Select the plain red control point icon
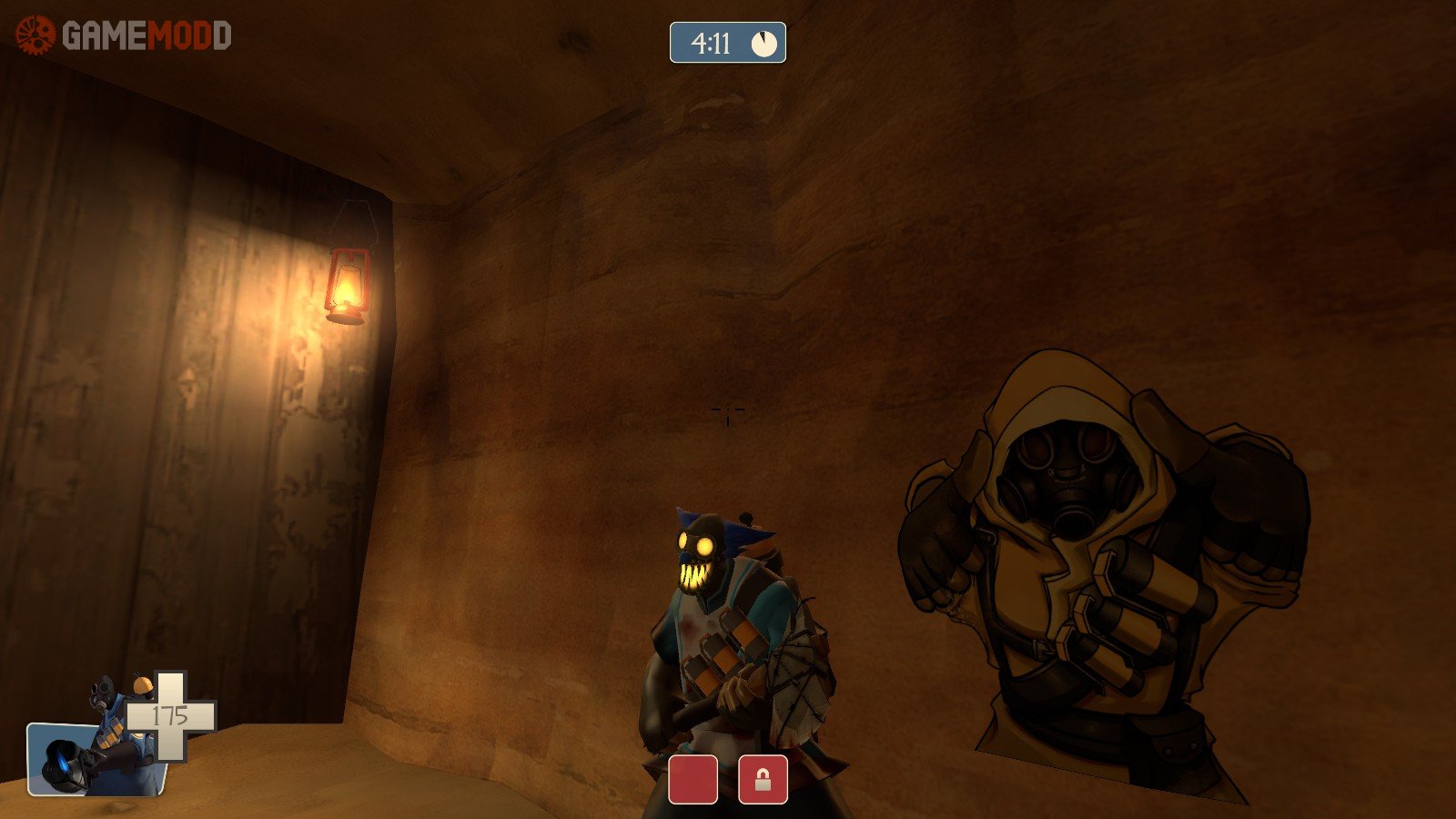 [693, 780]
